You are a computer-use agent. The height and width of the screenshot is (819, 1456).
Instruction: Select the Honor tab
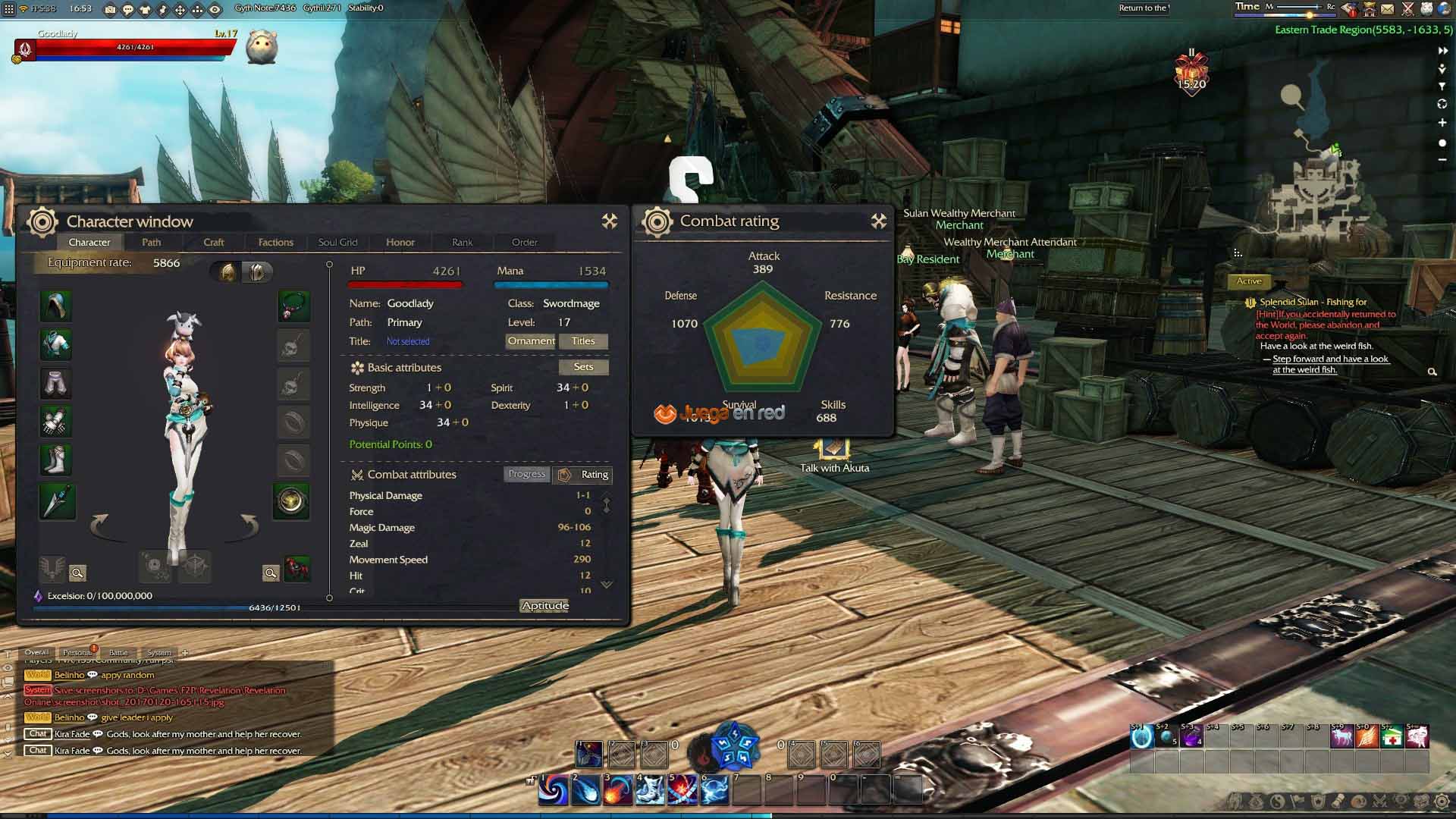(400, 242)
